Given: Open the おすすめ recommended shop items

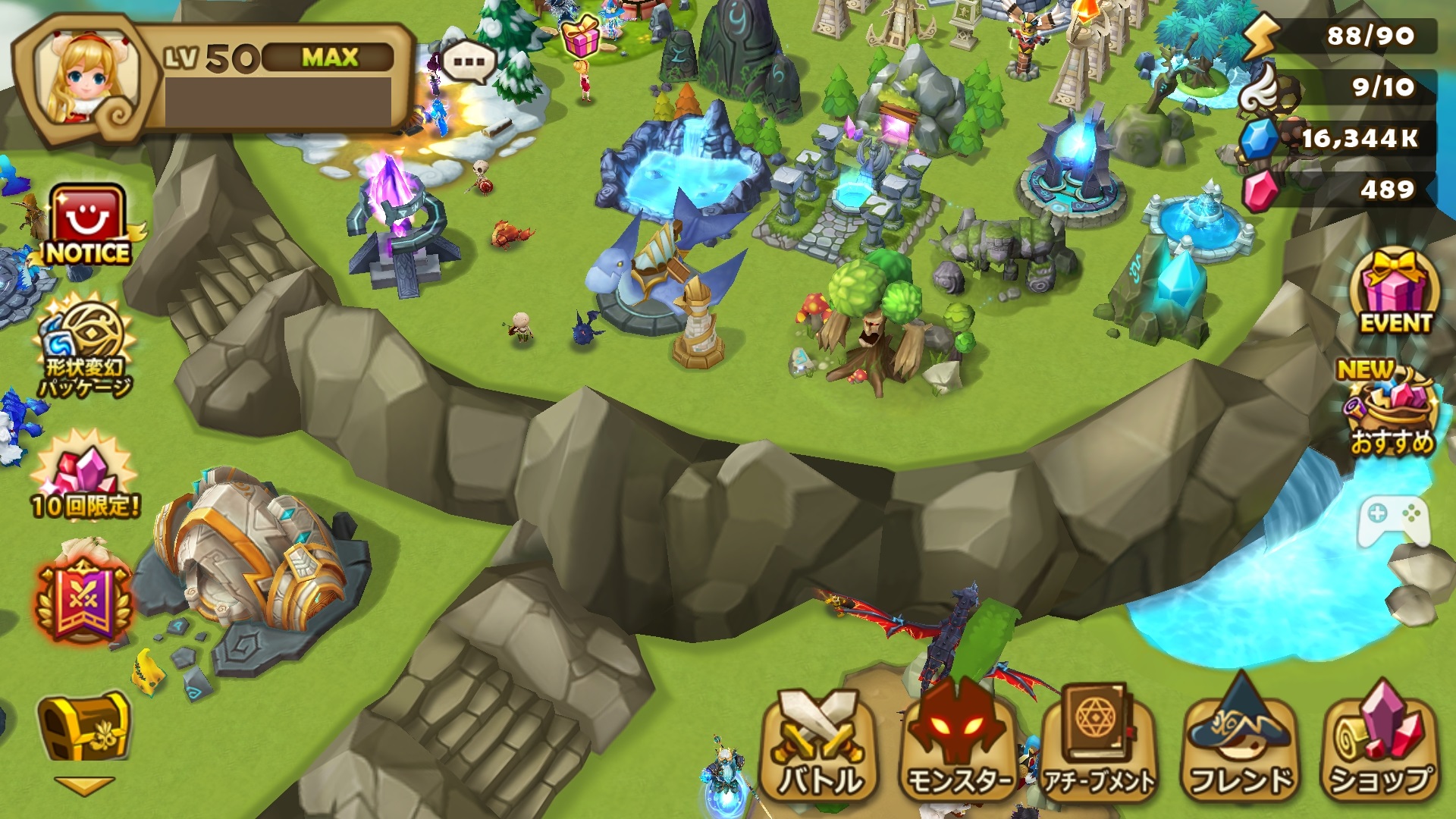Looking at the screenshot, I should click(x=1392, y=409).
